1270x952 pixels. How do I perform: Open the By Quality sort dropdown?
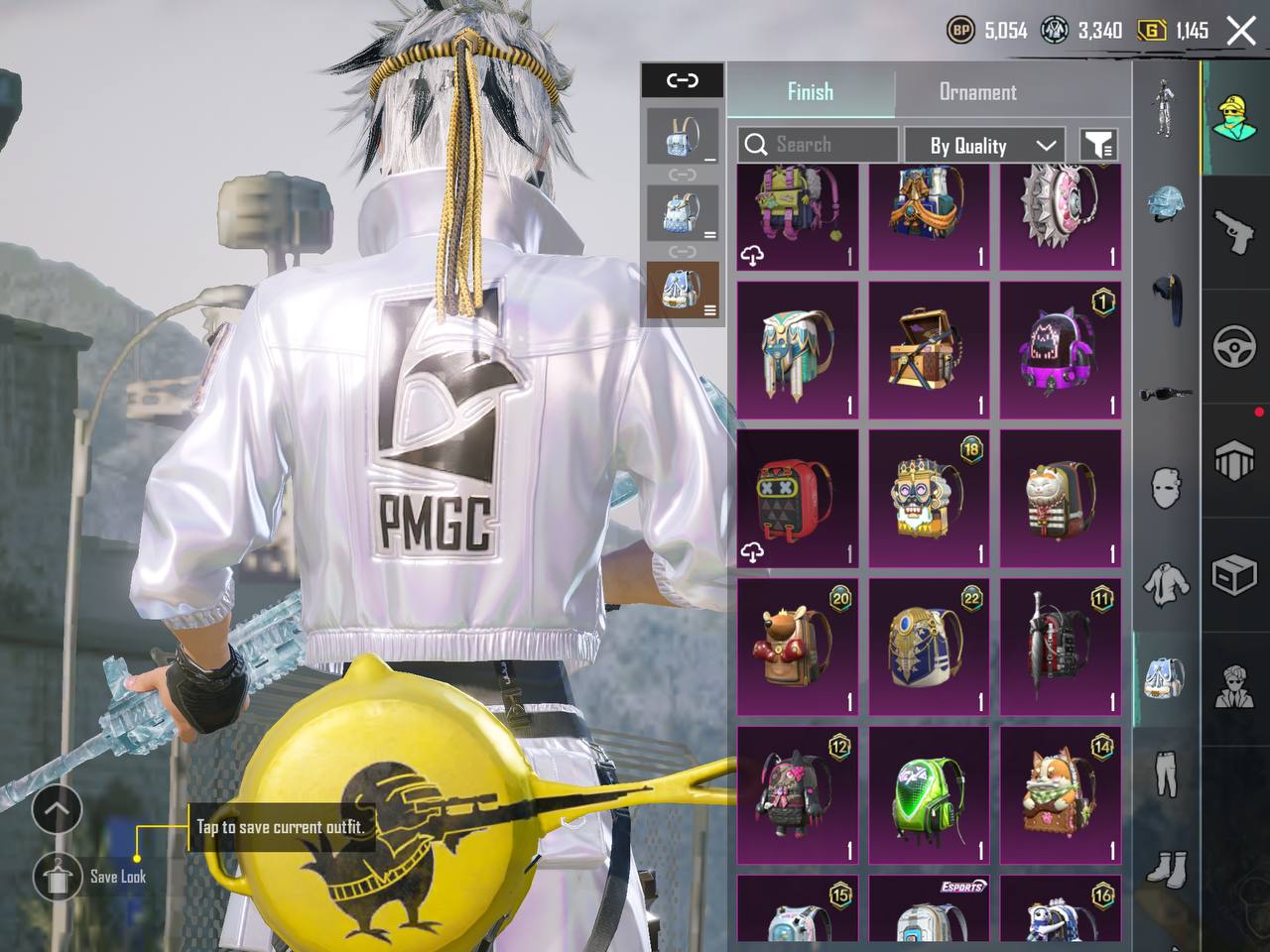(983, 146)
